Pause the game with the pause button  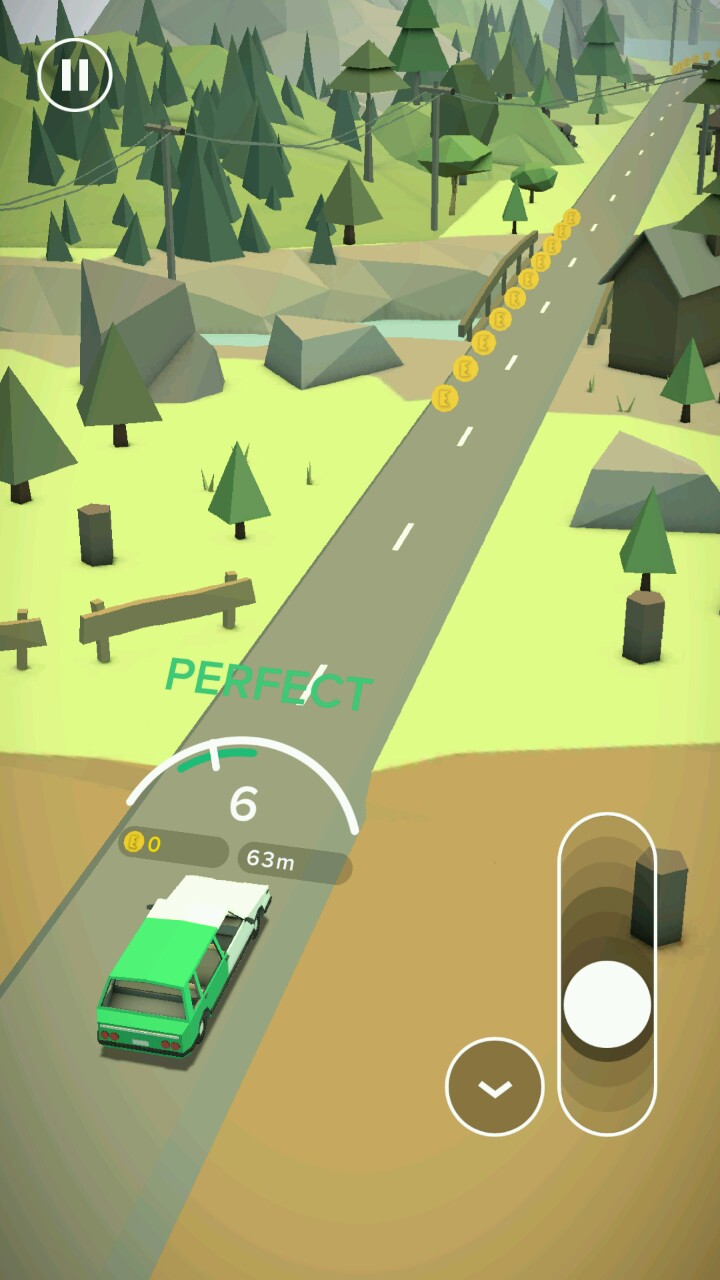75,75
